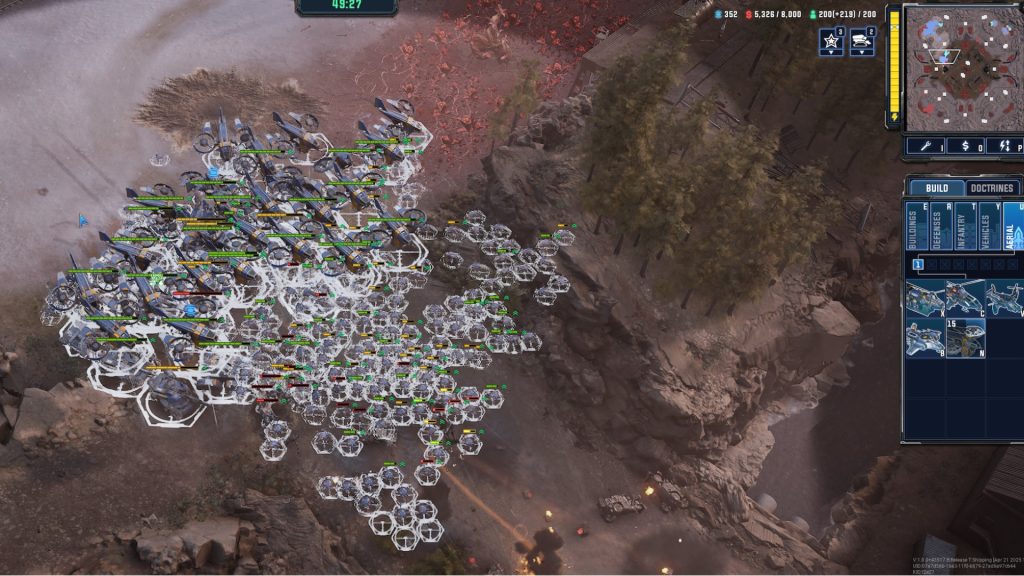
Task: Click the lightning power toggle button
Action: 1005,146
